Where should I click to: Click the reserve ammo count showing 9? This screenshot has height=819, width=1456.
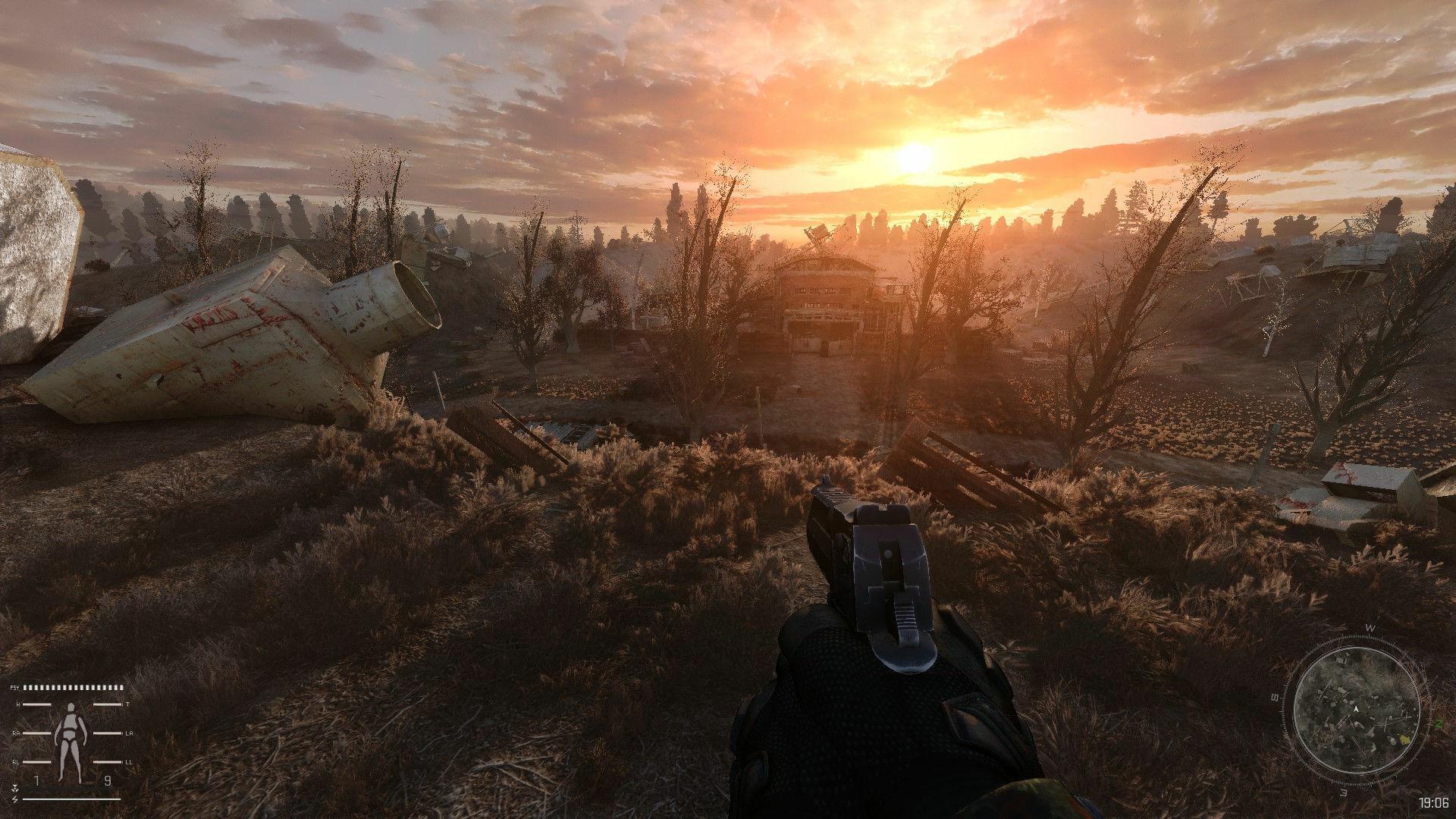coord(108,780)
